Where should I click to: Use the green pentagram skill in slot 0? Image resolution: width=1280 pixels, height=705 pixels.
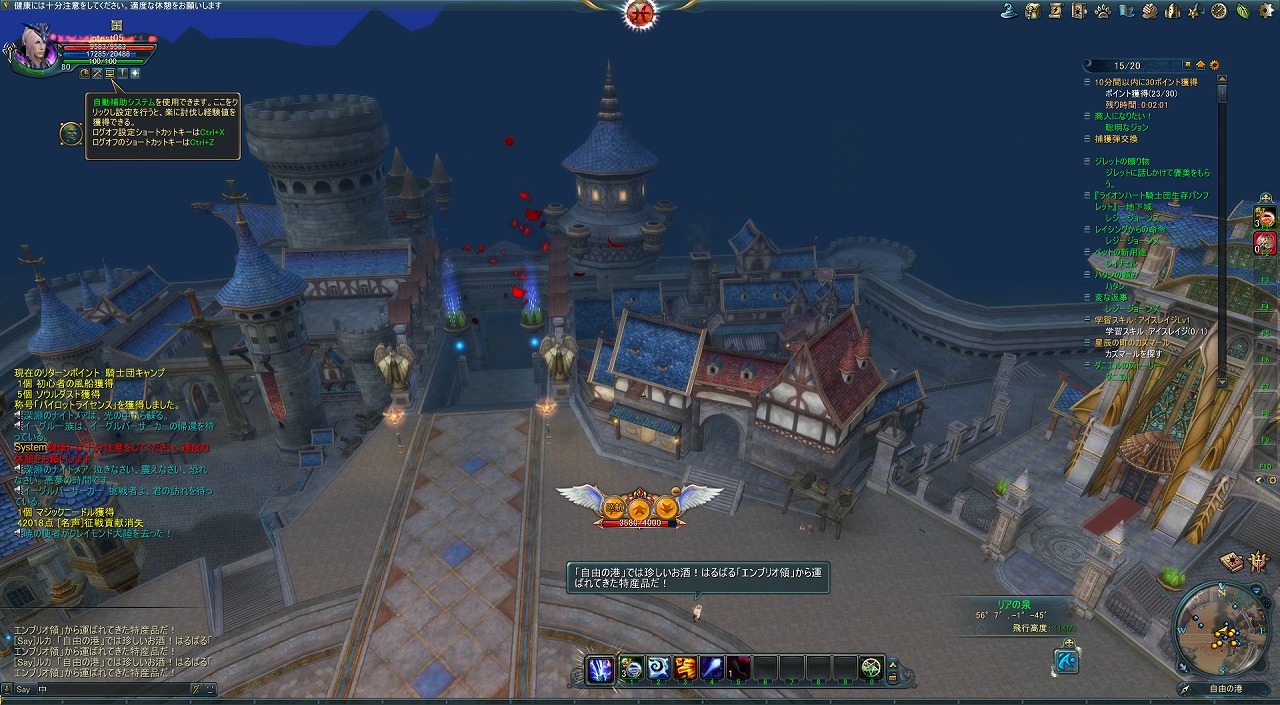871,668
